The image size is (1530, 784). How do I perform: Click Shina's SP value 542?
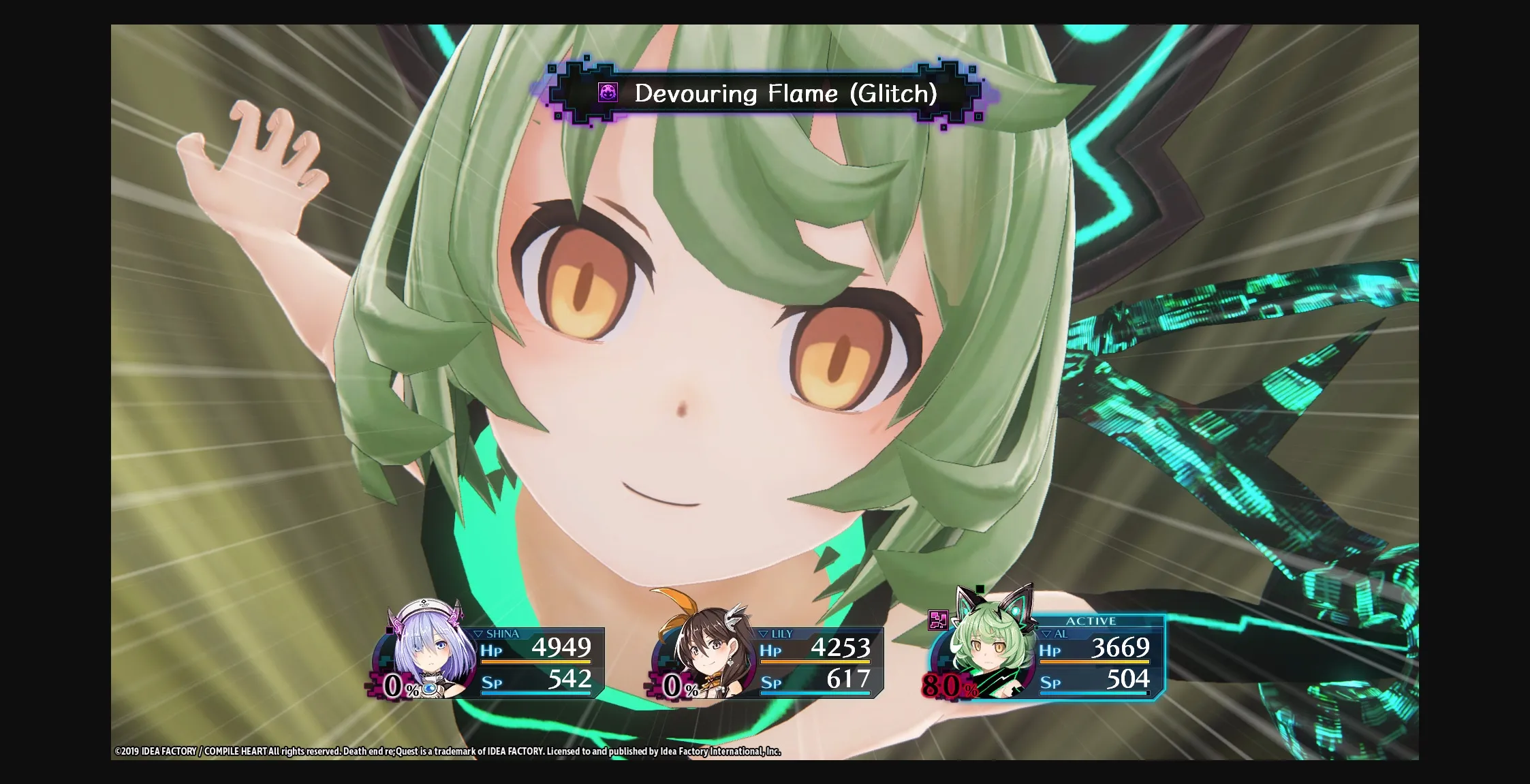point(569,679)
